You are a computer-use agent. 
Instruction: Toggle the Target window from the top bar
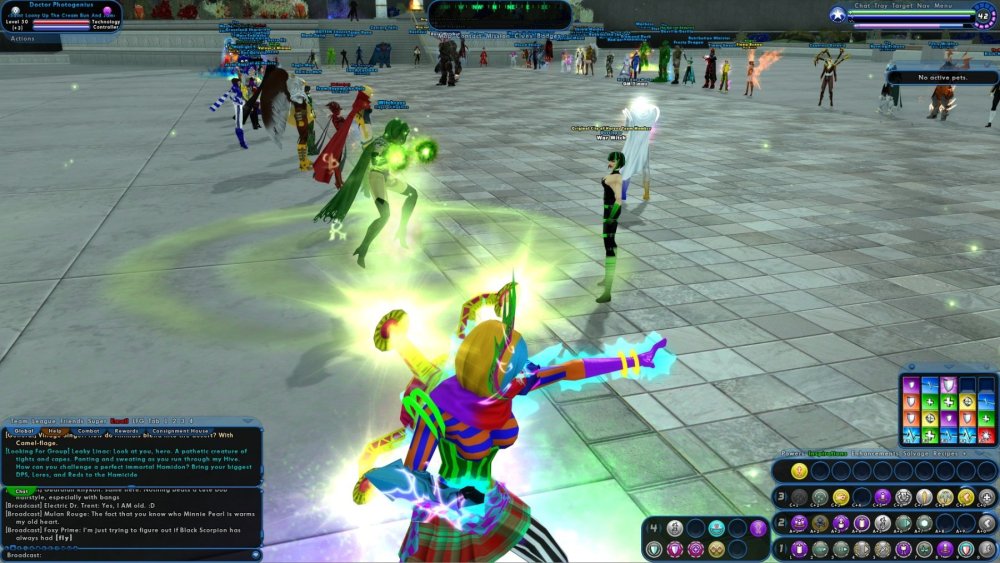pyautogui.click(x=904, y=6)
